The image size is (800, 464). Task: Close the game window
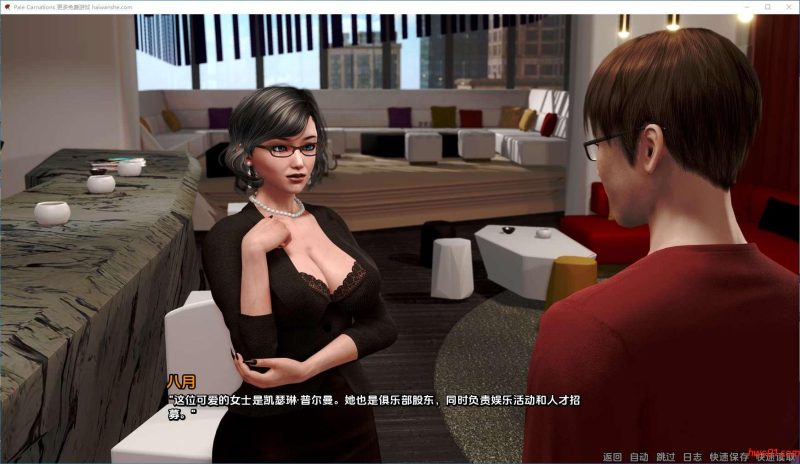(788, 6)
